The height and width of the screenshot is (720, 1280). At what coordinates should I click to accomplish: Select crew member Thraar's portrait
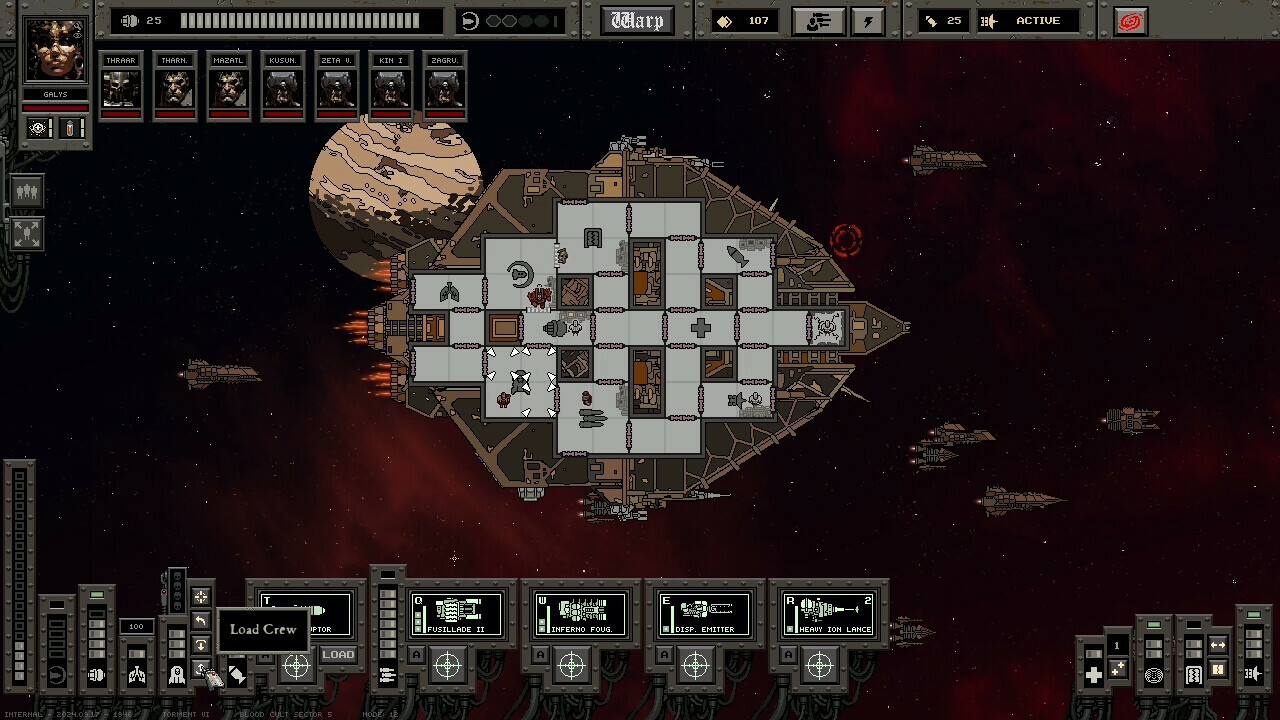click(x=121, y=87)
